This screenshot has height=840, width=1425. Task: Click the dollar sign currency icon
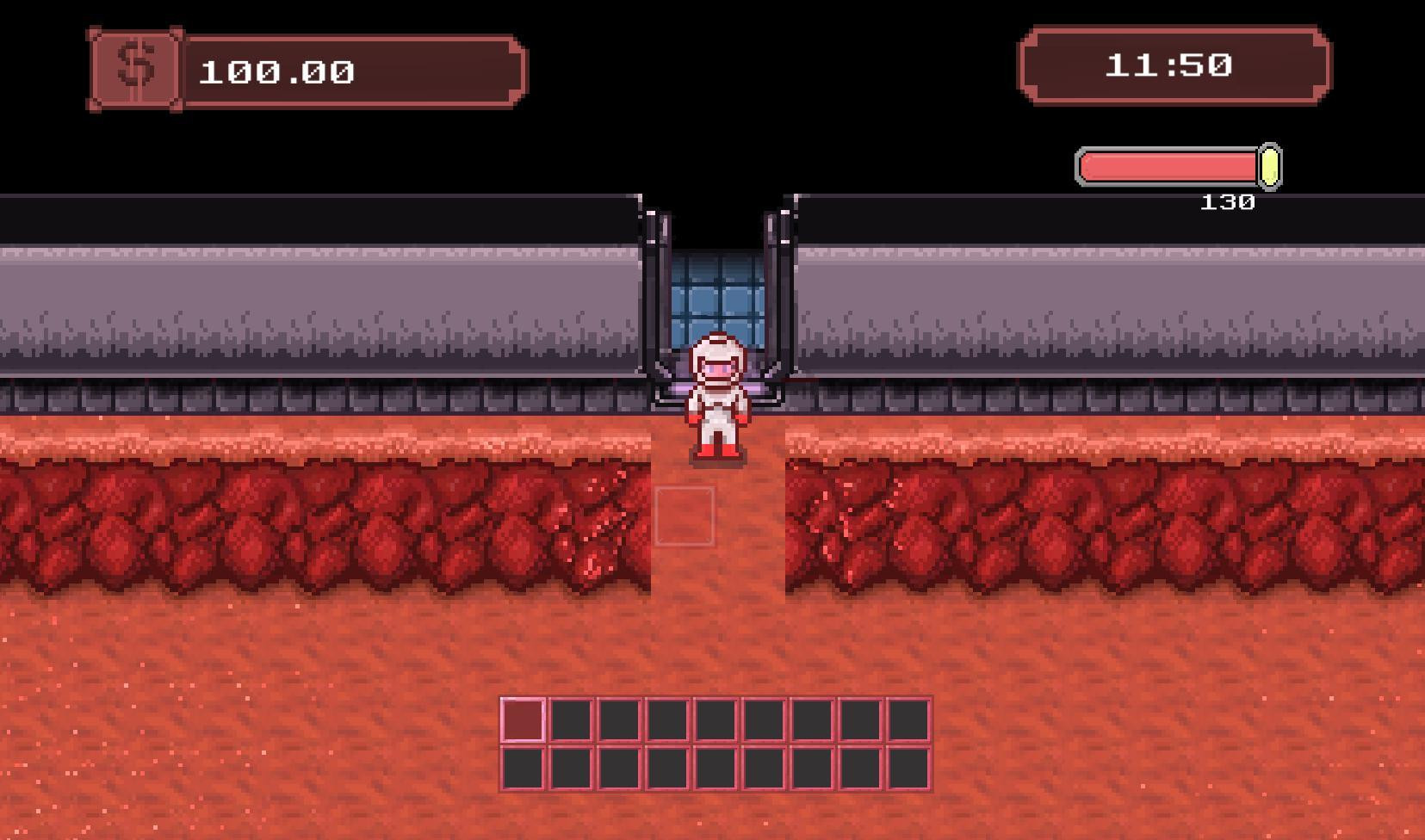[136, 67]
